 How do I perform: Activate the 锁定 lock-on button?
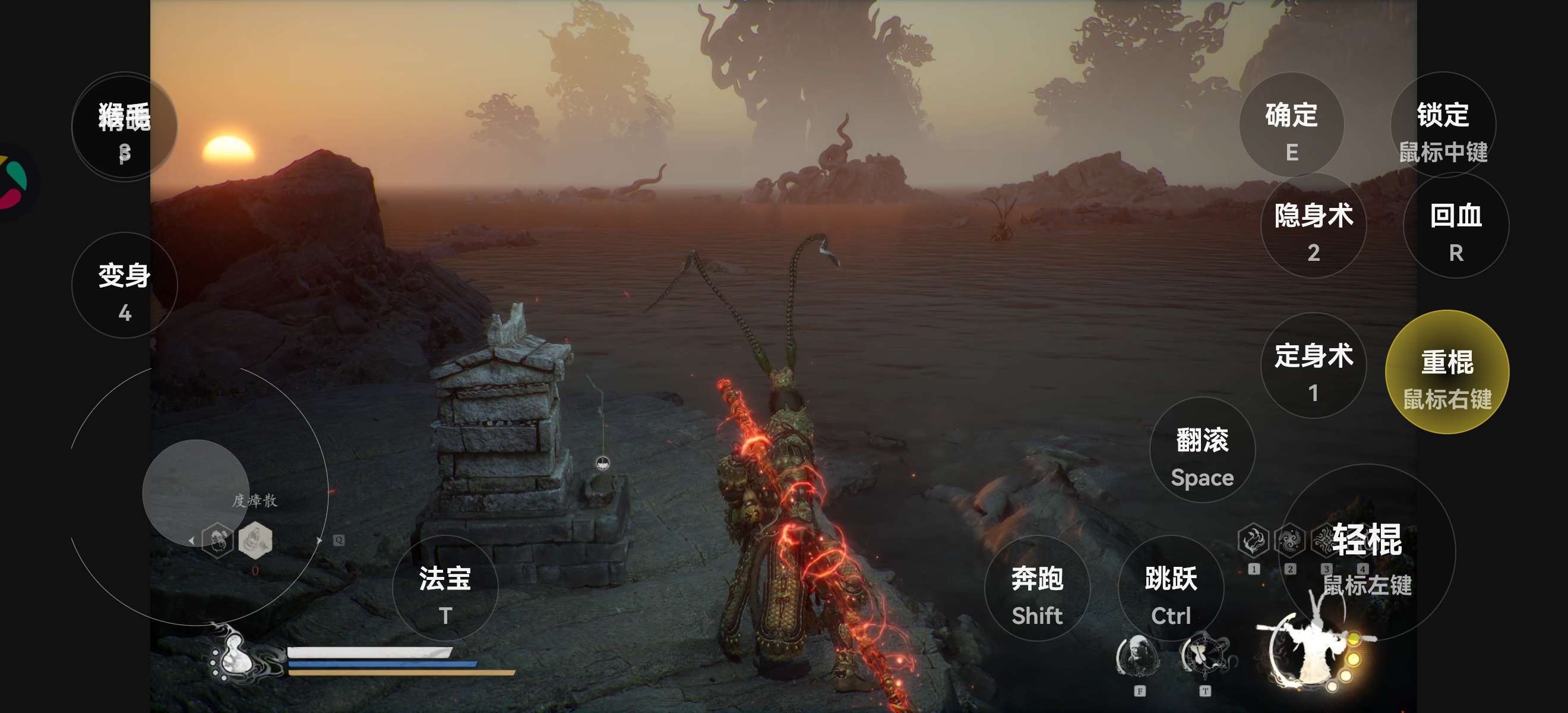1443,125
